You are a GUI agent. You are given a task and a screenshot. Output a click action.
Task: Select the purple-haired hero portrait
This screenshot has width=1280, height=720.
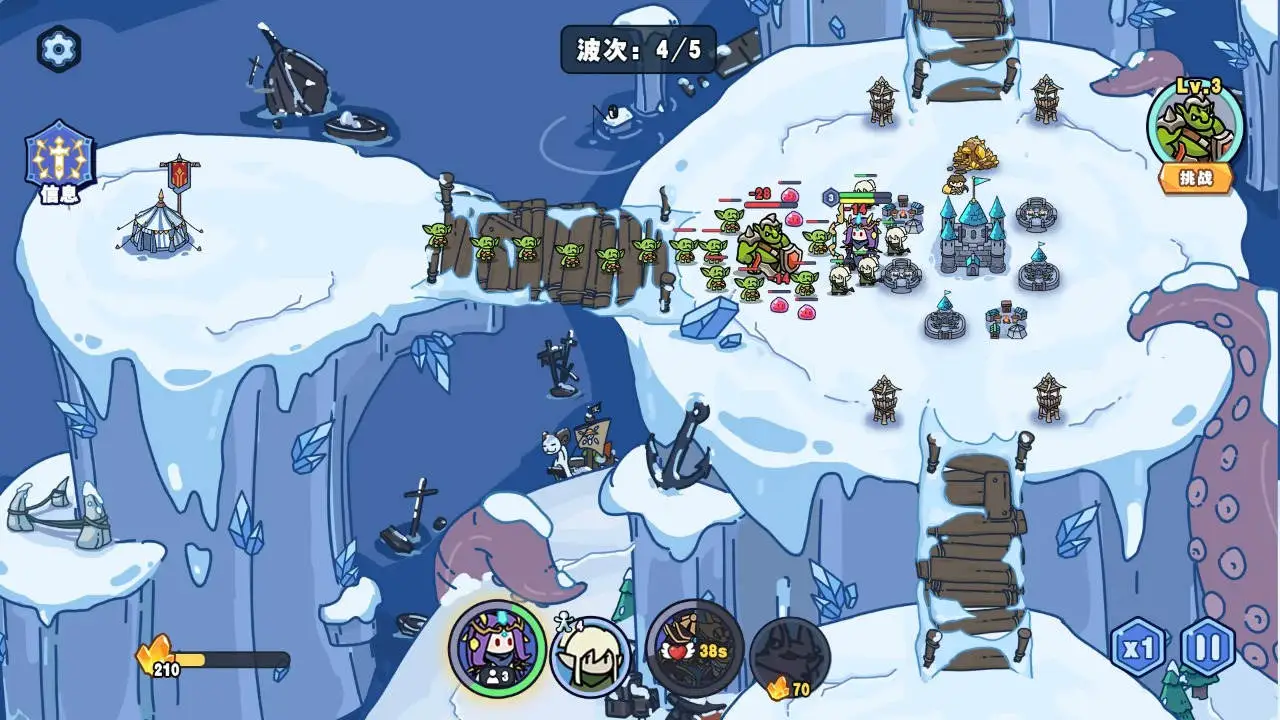[497, 647]
